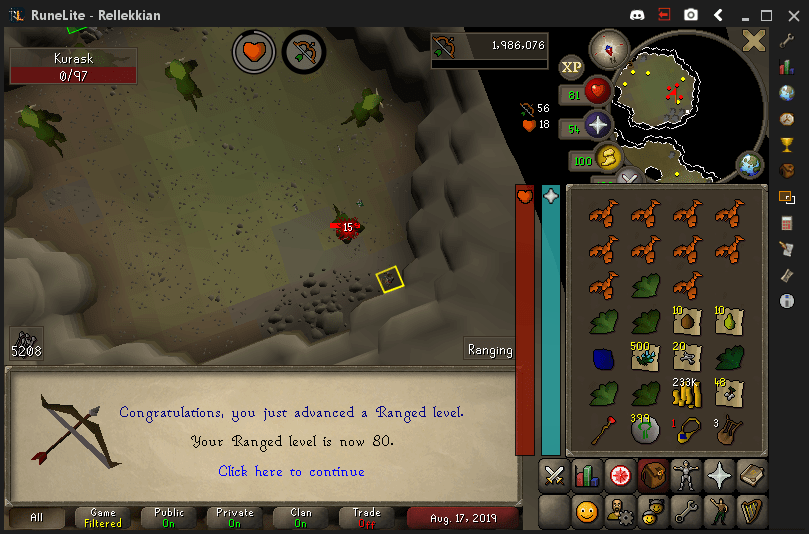The height and width of the screenshot is (534, 809).
Task: Open the Combat Options tab
Action: tap(554, 476)
